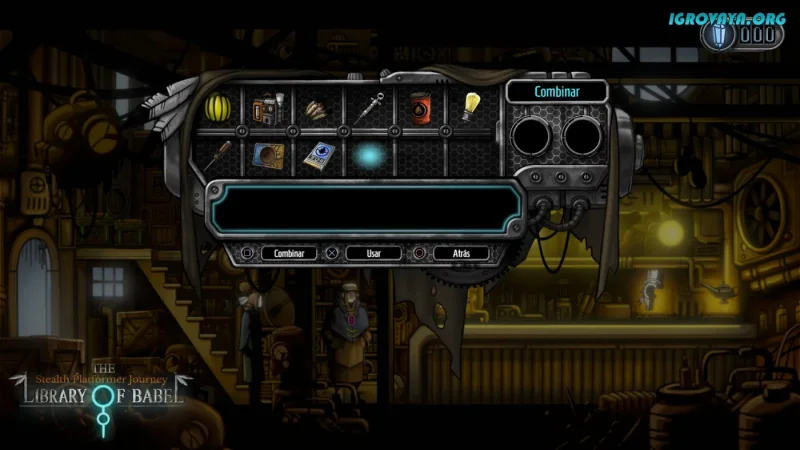800x450 pixels.
Task: Pick the light bulb item
Action: tap(471, 105)
